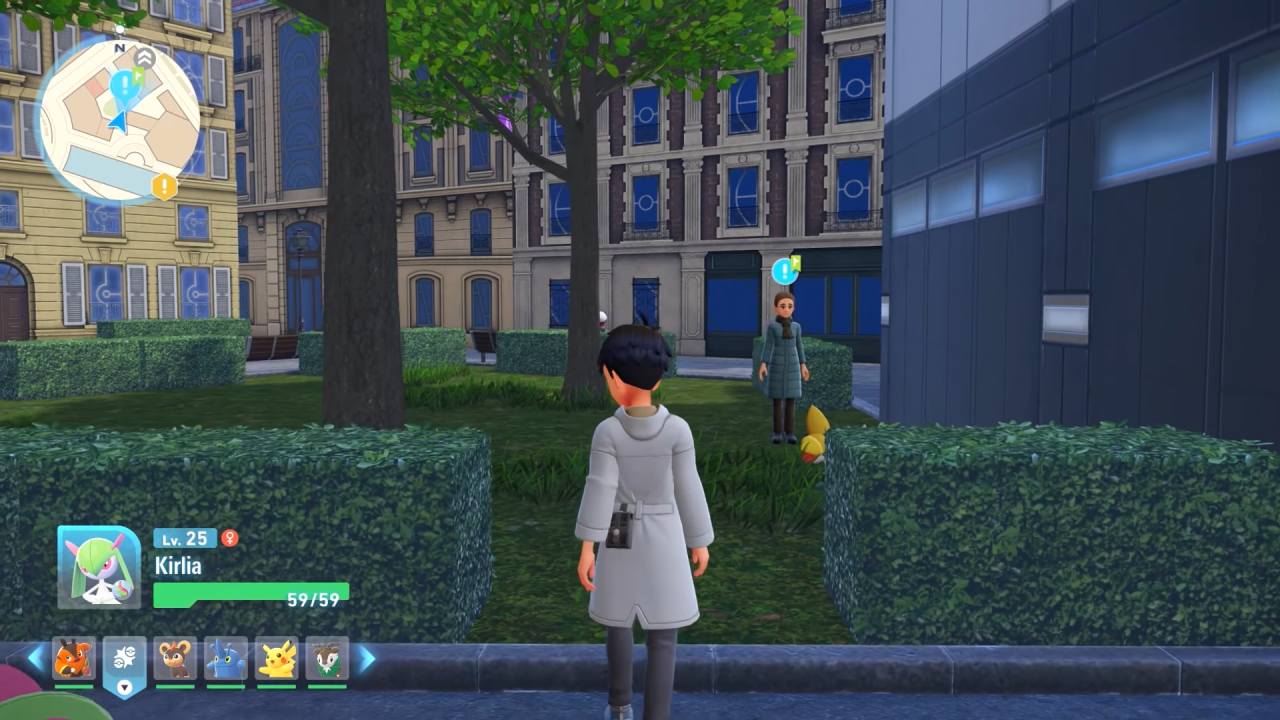Screen dimensions: 1280x720
Task: Select Pikachu in the party bar
Action: tap(278, 656)
